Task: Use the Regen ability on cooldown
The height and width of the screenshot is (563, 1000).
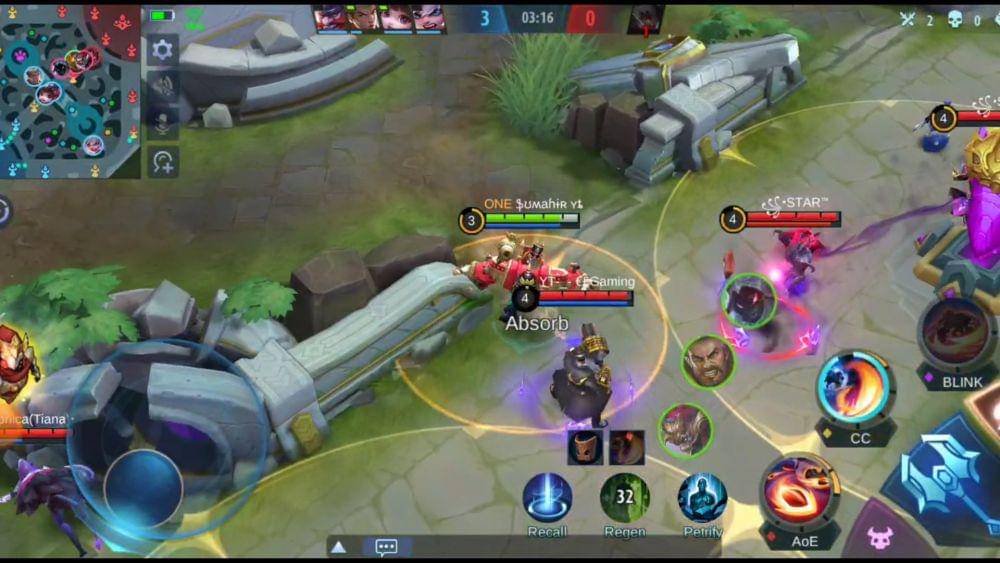Action: [x=624, y=497]
